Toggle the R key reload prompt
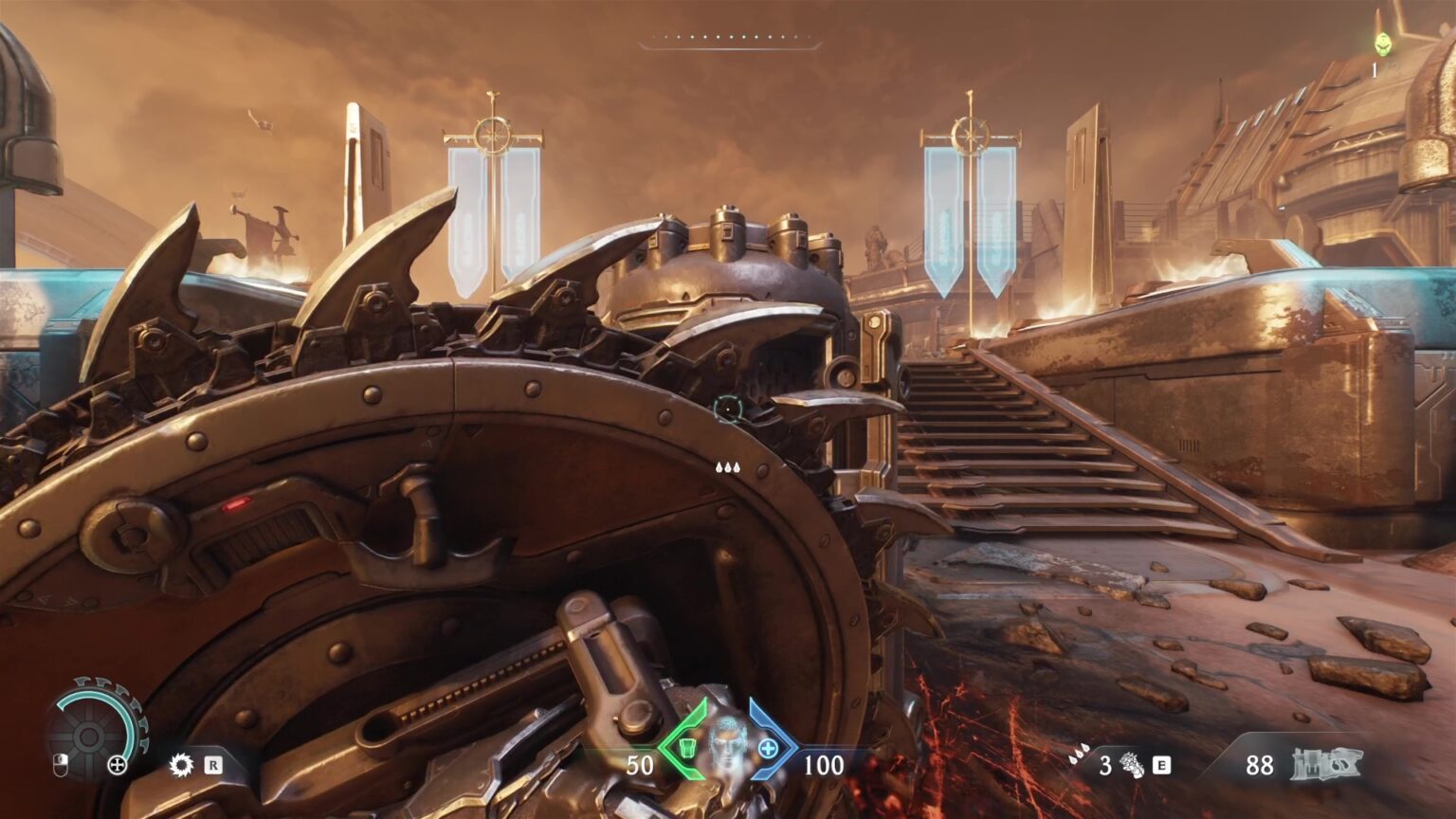 (212, 765)
